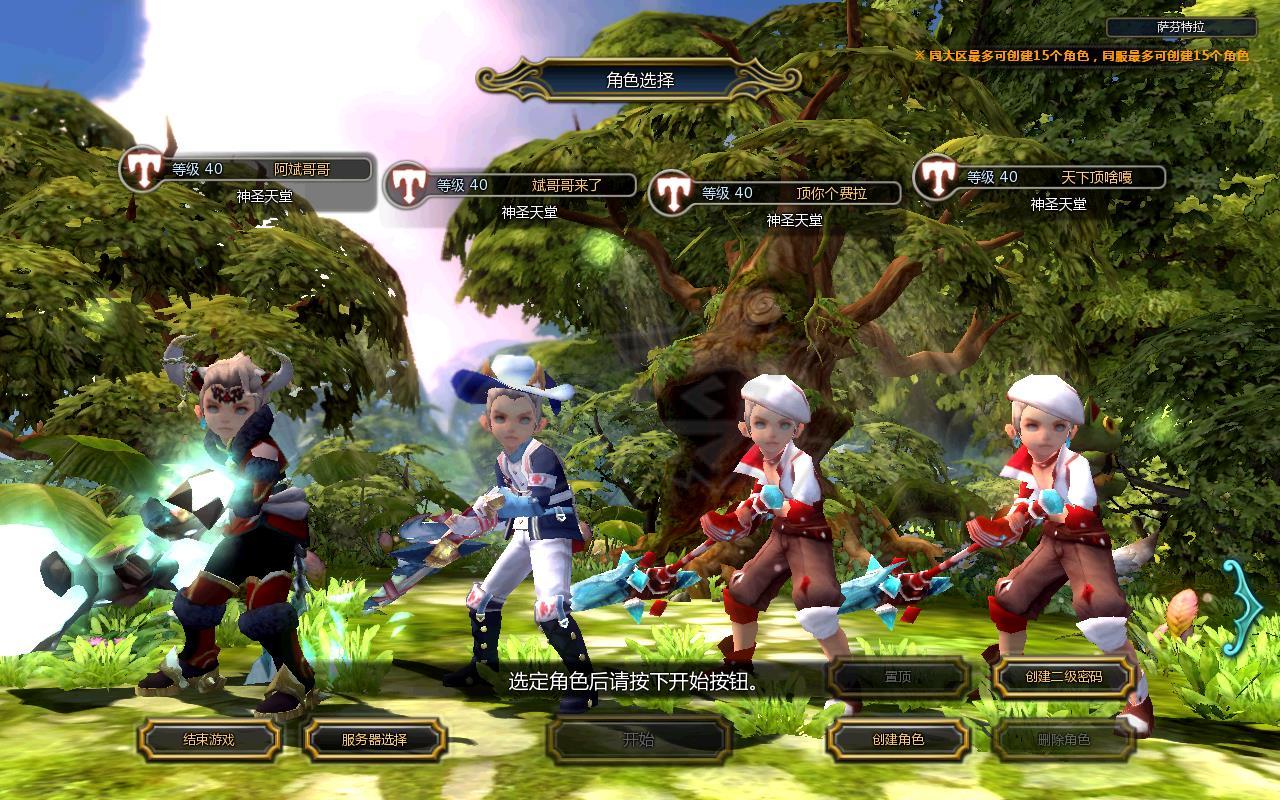The height and width of the screenshot is (800, 1280).
Task: Click the 删除角色 delete character button
Action: [x=1063, y=740]
